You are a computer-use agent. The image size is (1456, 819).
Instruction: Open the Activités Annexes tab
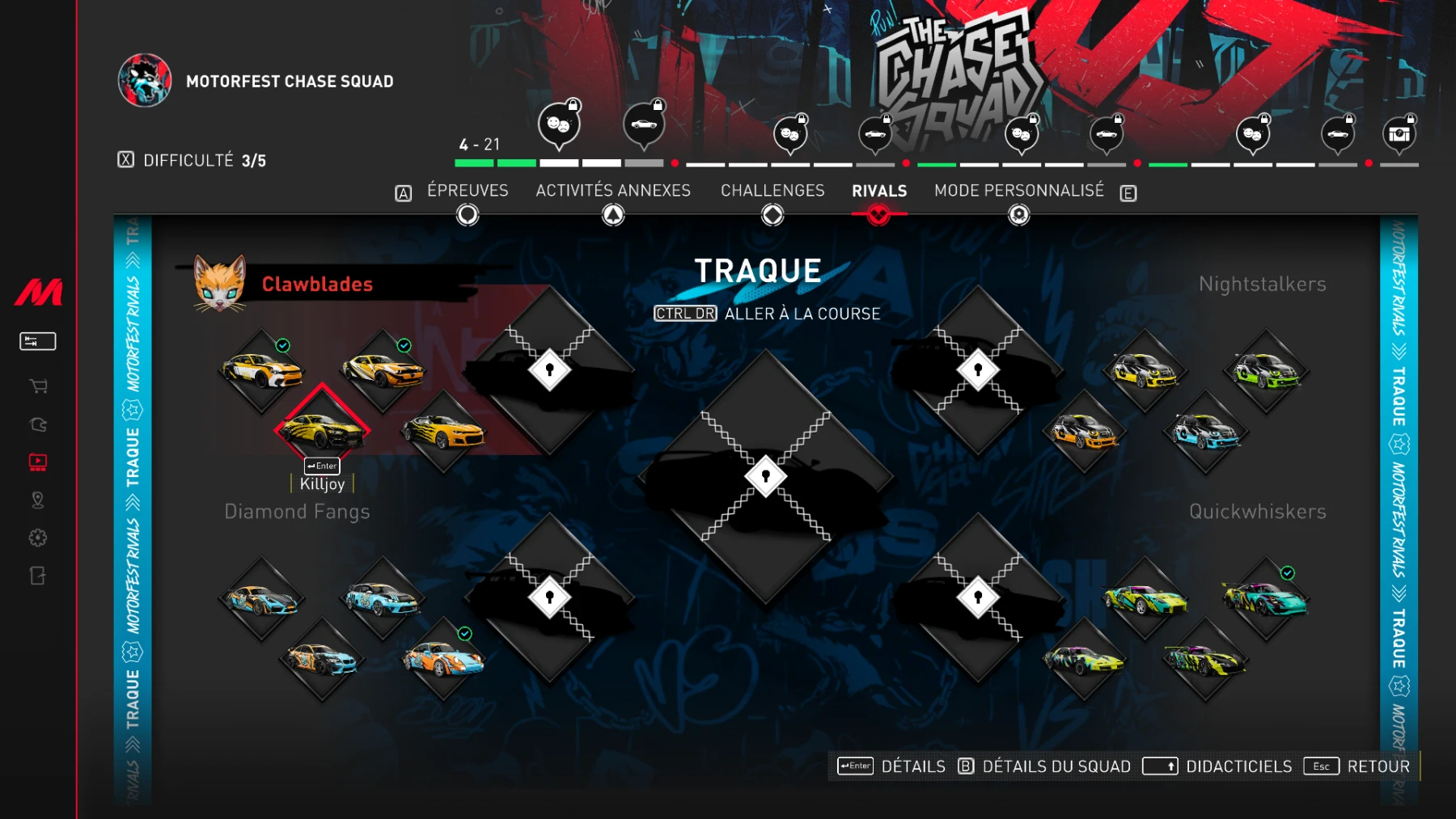612,191
